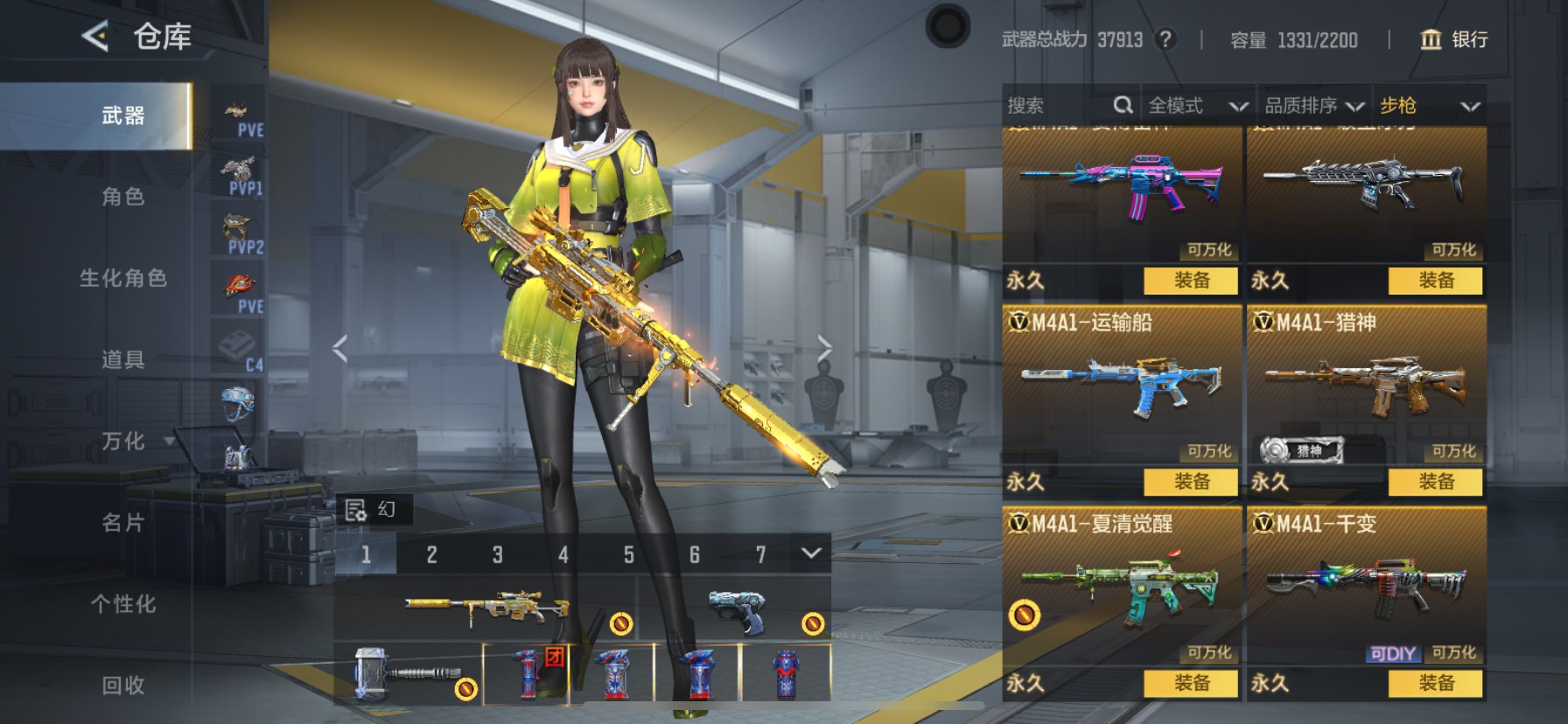Select the hammer melee weapon slot
The image size is (1568, 724).
[x=407, y=673]
